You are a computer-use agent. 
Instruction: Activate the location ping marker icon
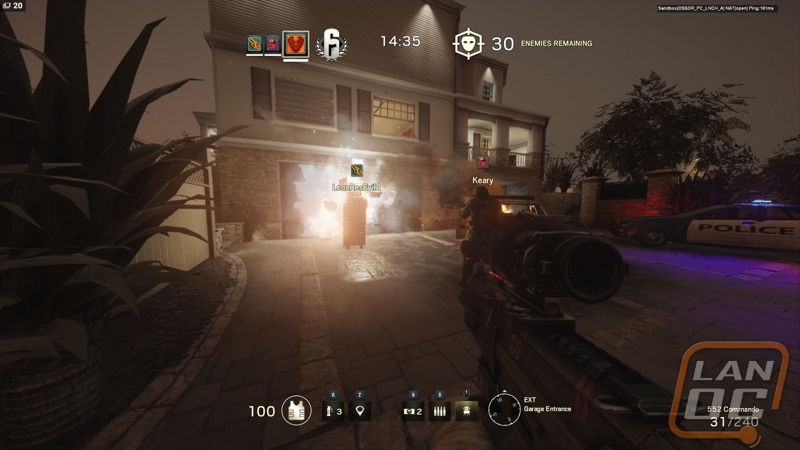[359, 410]
